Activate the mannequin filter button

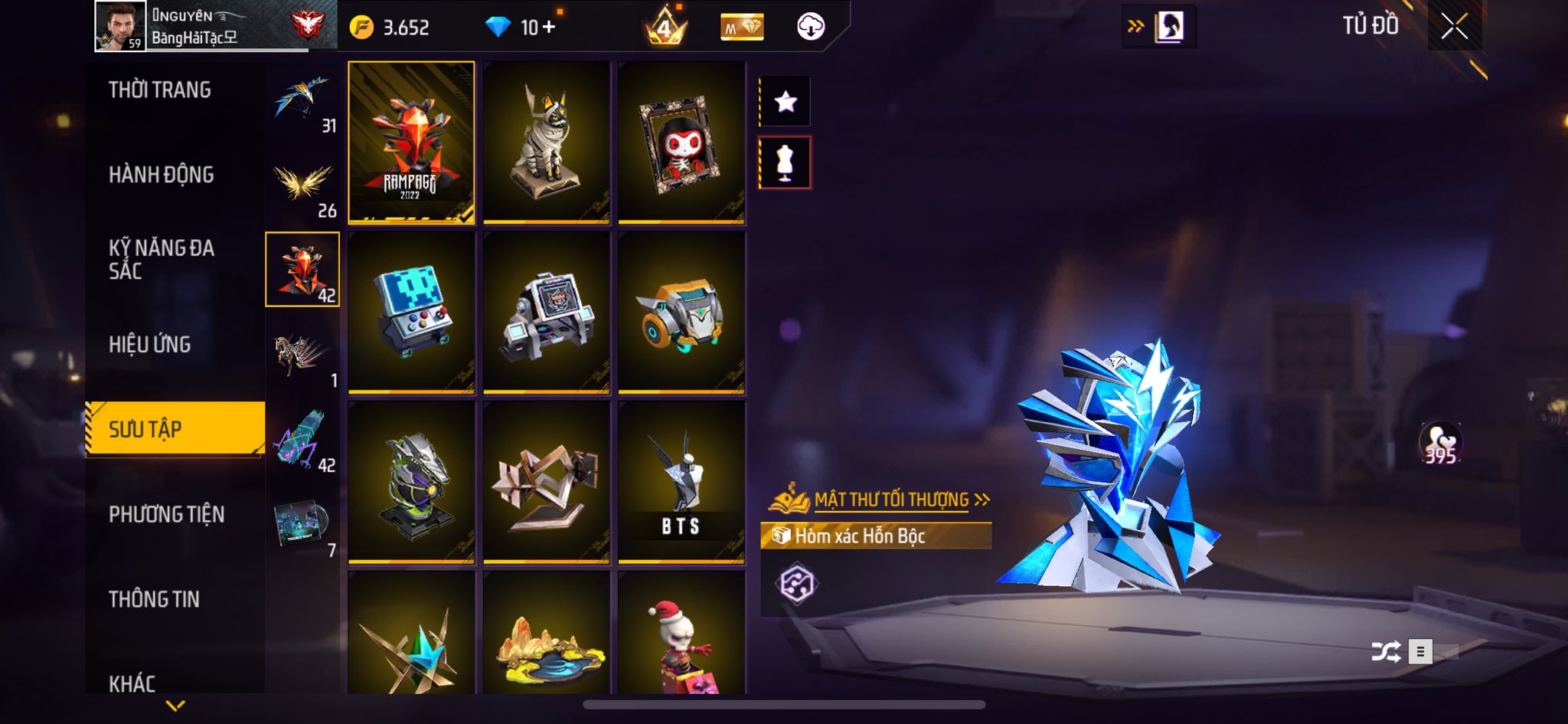tap(785, 162)
